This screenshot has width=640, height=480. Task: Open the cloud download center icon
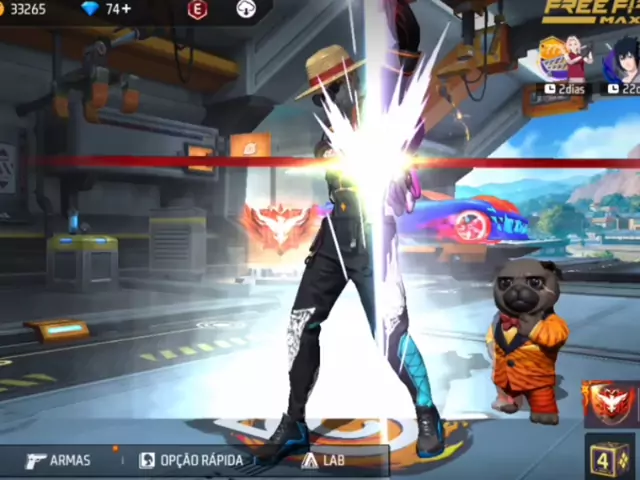point(246,9)
